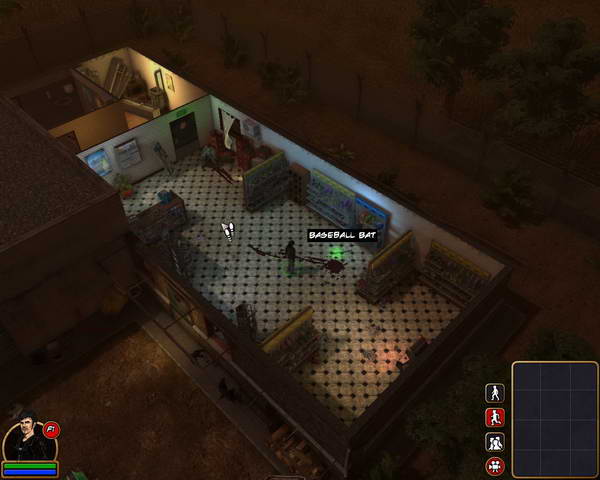Viewport: 600px width, 480px height.
Task: Activate the red running mode icon
Action: (494, 417)
